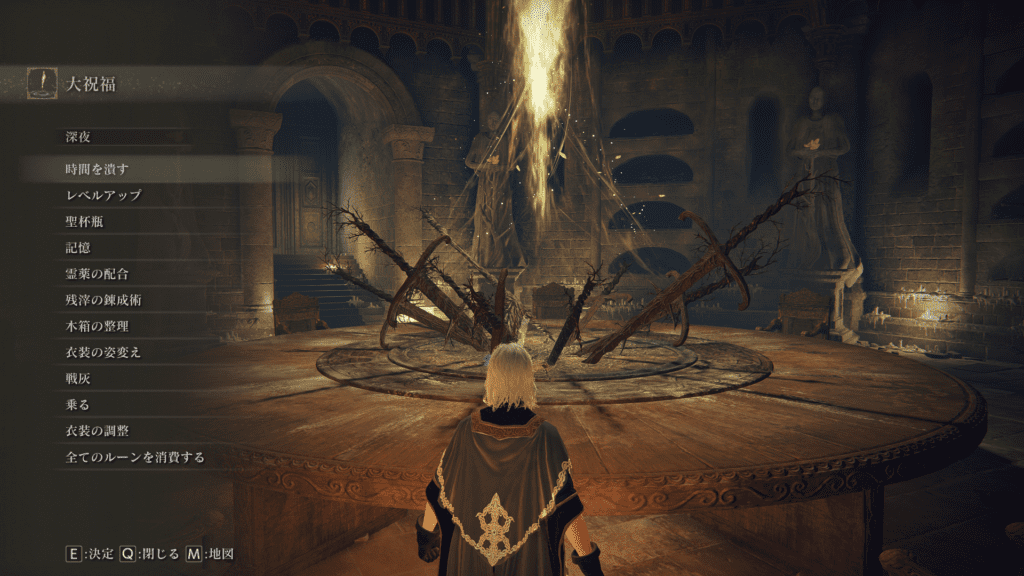
Task: Select 全てのルーンを消費する option
Action: [135, 457]
